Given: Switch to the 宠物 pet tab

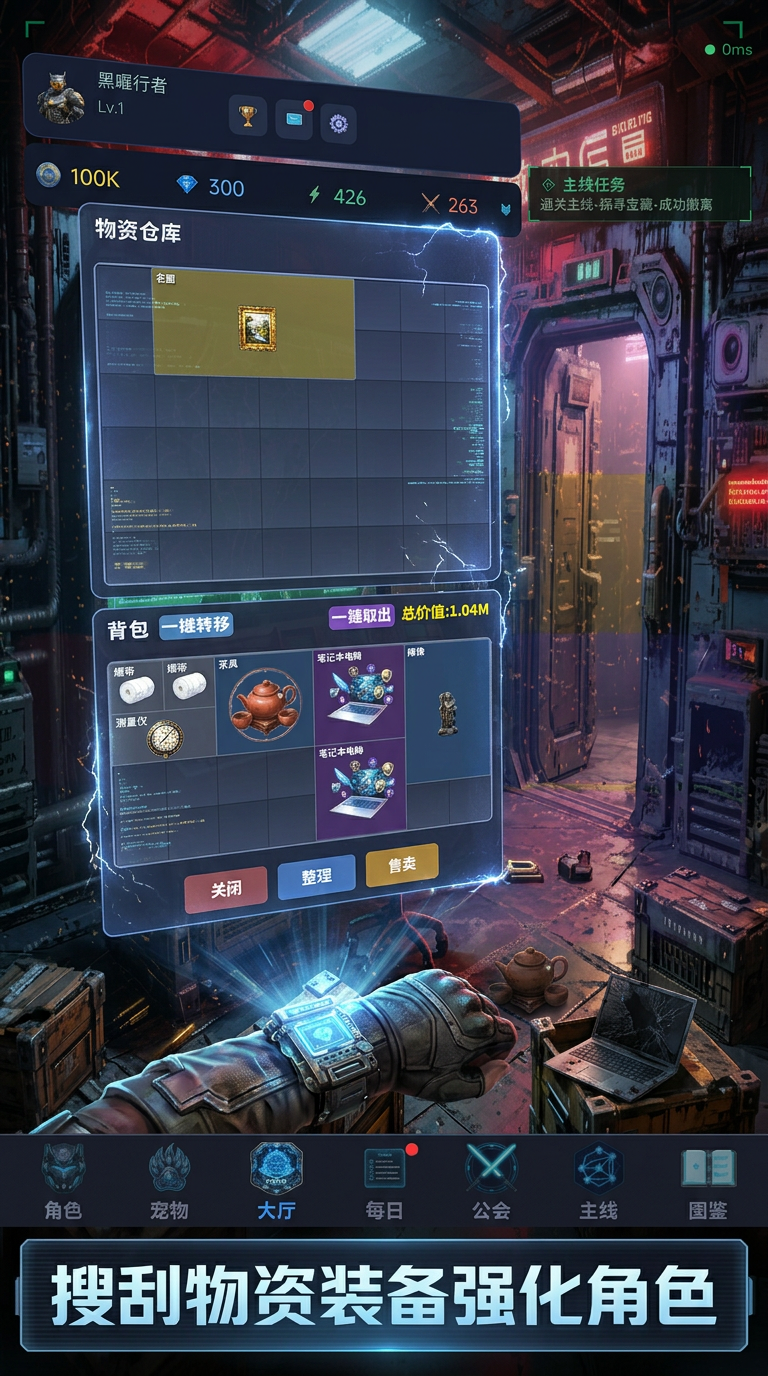Looking at the screenshot, I should (x=169, y=1181).
